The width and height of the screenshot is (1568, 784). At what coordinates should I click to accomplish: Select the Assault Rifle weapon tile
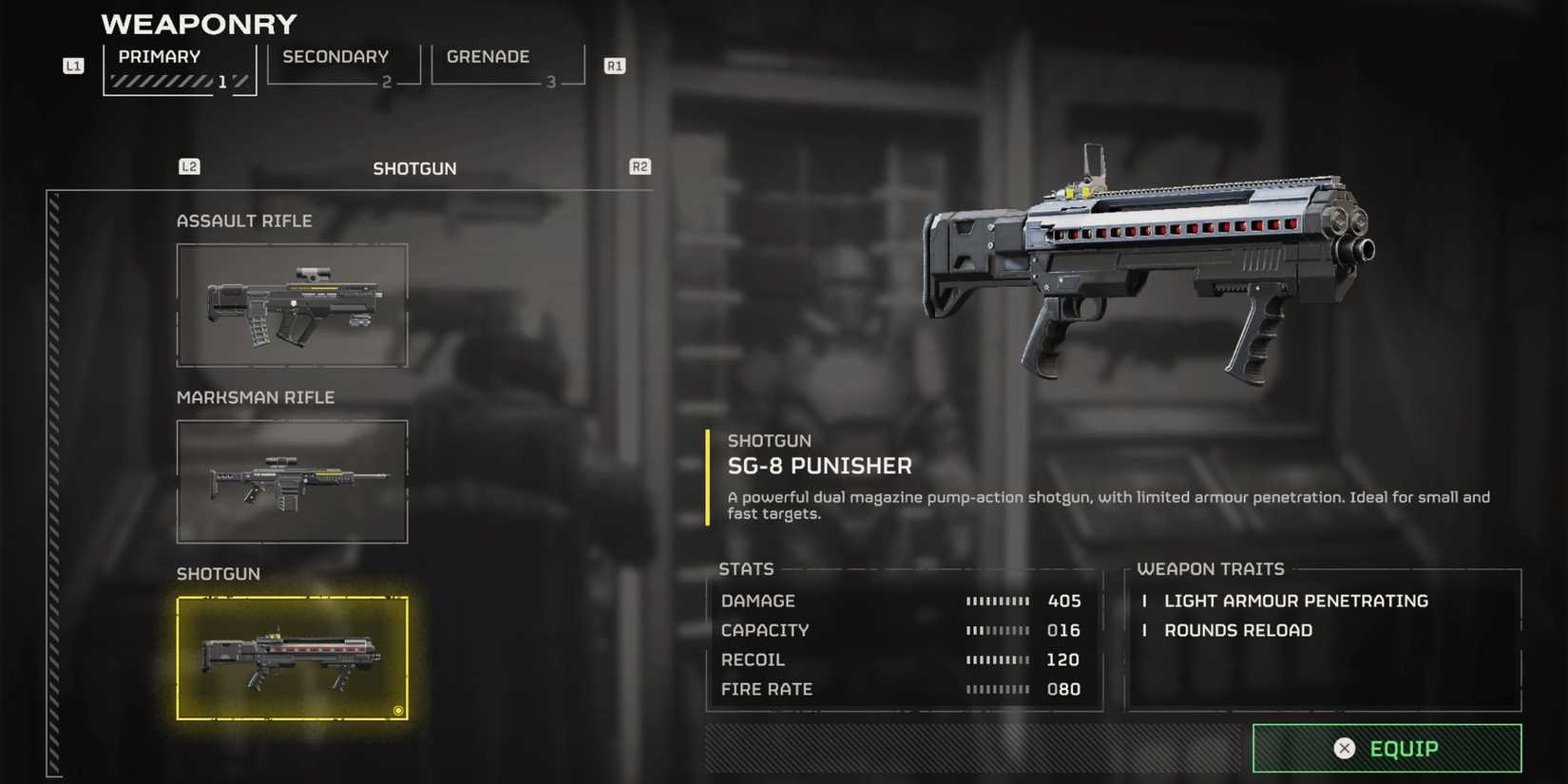292,305
